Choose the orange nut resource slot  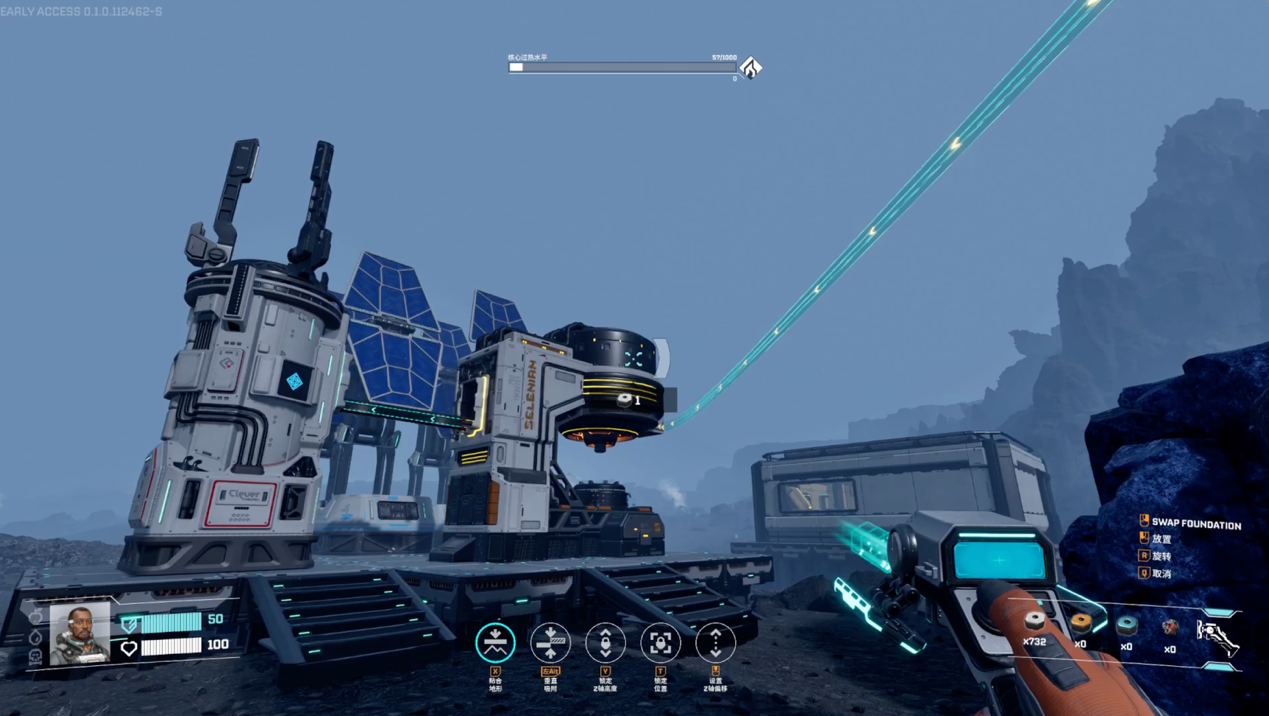[x=1081, y=624]
